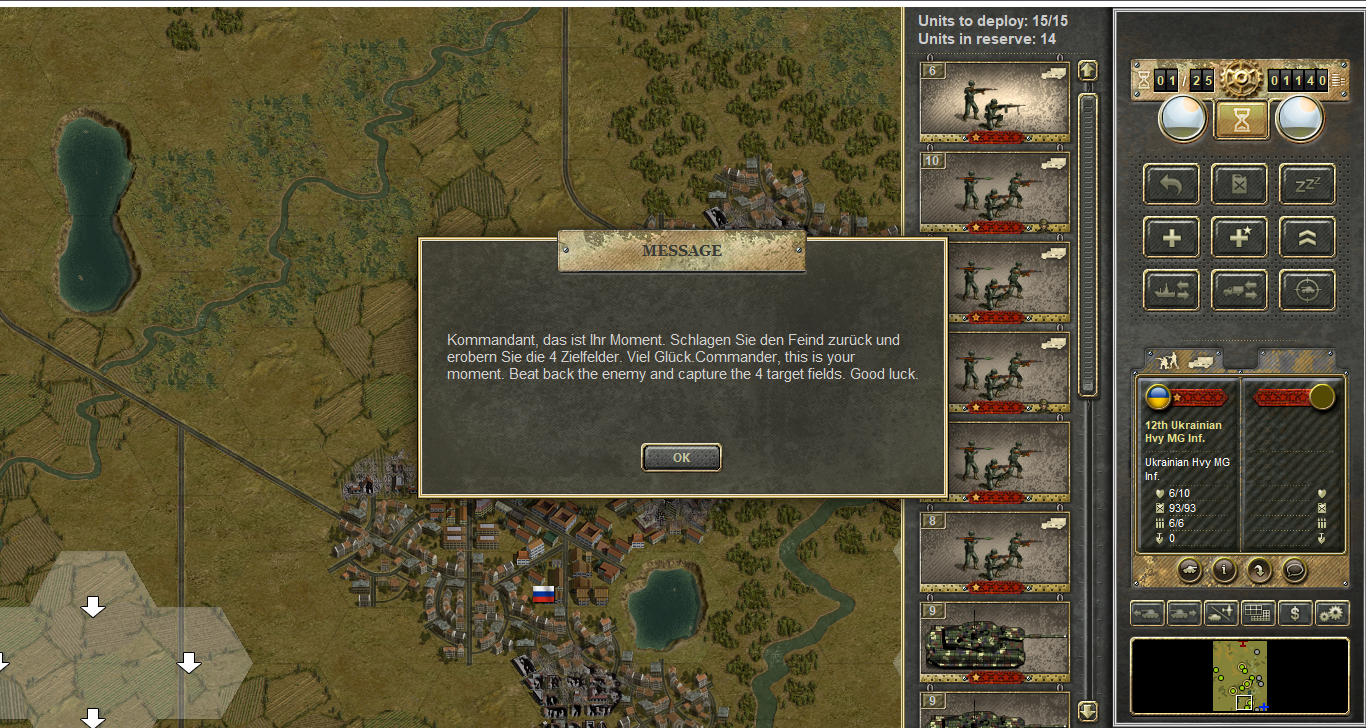
Task: Open the speech bubble message log
Action: [x=1295, y=570]
